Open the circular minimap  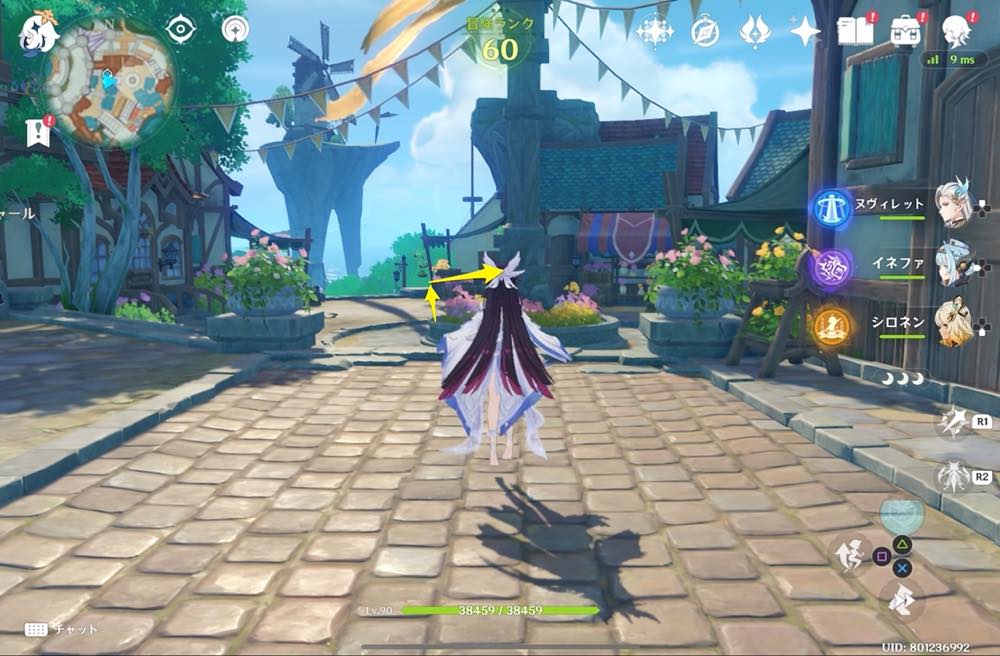coord(112,80)
